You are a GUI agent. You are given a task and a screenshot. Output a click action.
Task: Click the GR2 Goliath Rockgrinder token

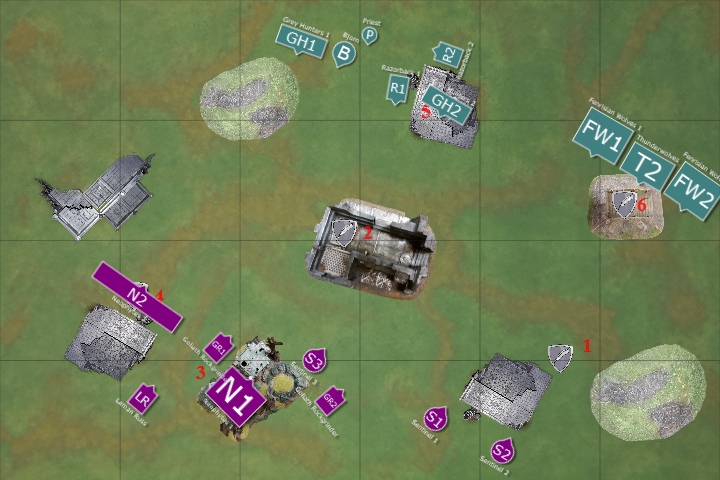330,400
